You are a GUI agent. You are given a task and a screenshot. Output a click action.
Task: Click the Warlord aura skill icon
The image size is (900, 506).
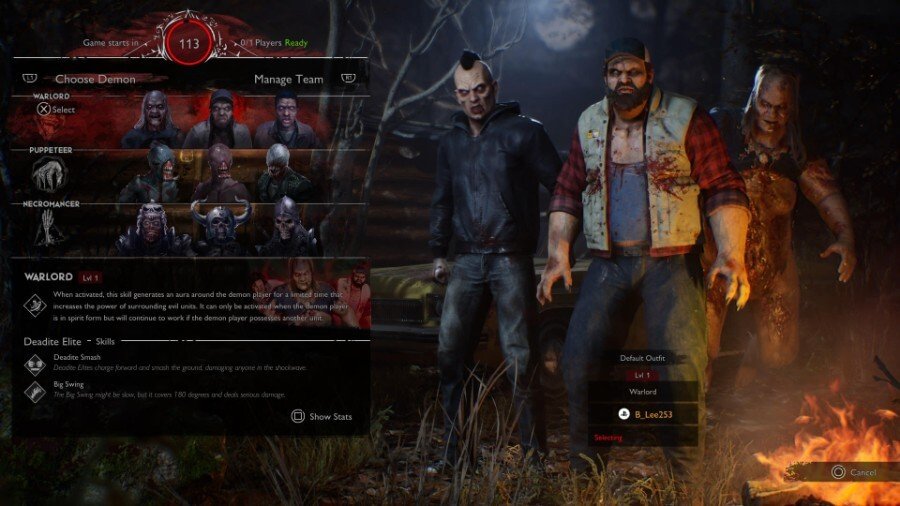coord(34,307)
